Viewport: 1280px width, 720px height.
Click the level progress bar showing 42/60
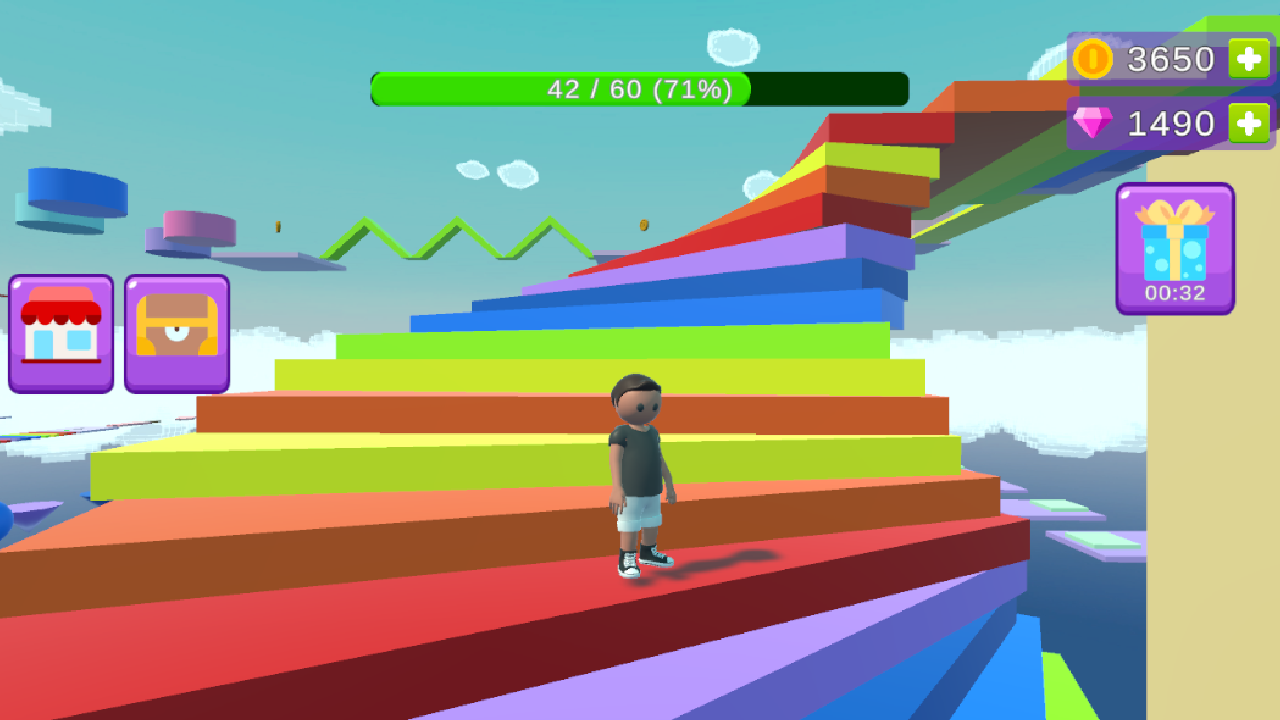pyautogui.click(x=640, y=89)
